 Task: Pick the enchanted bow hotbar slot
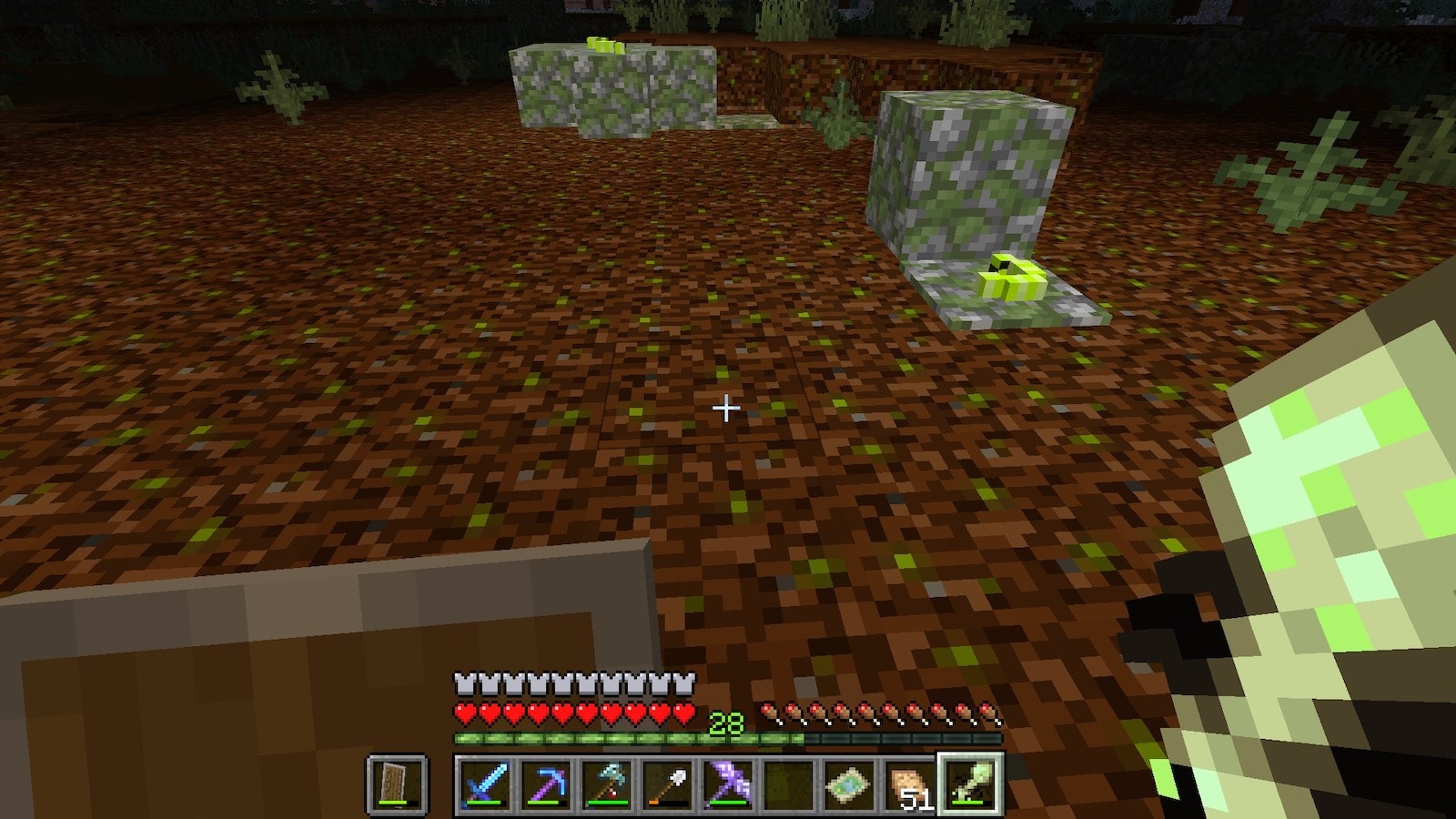[x=728, y=784]
